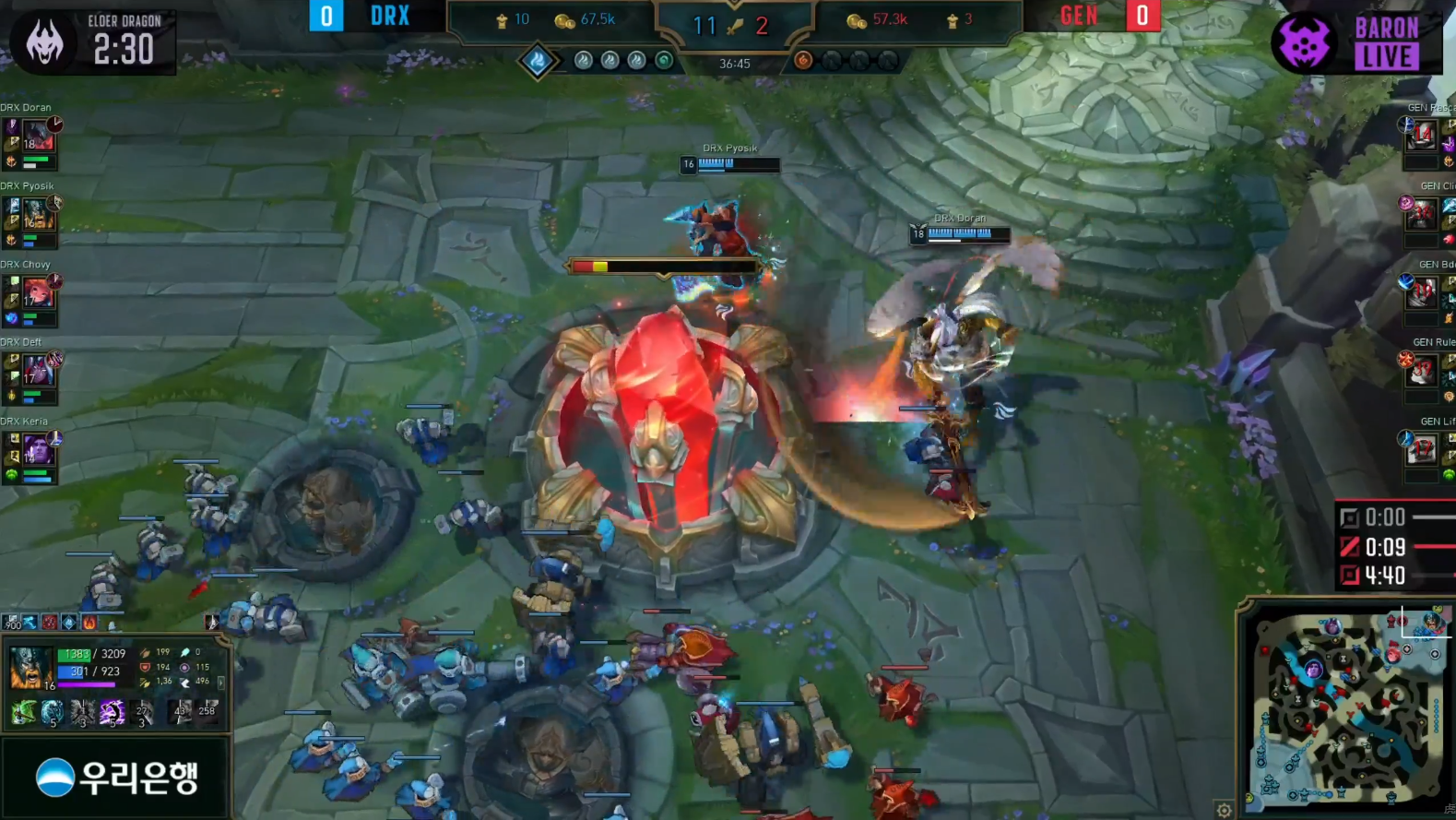Click the blue swirling ability icon
The image size is (1456, 820).
53,711
